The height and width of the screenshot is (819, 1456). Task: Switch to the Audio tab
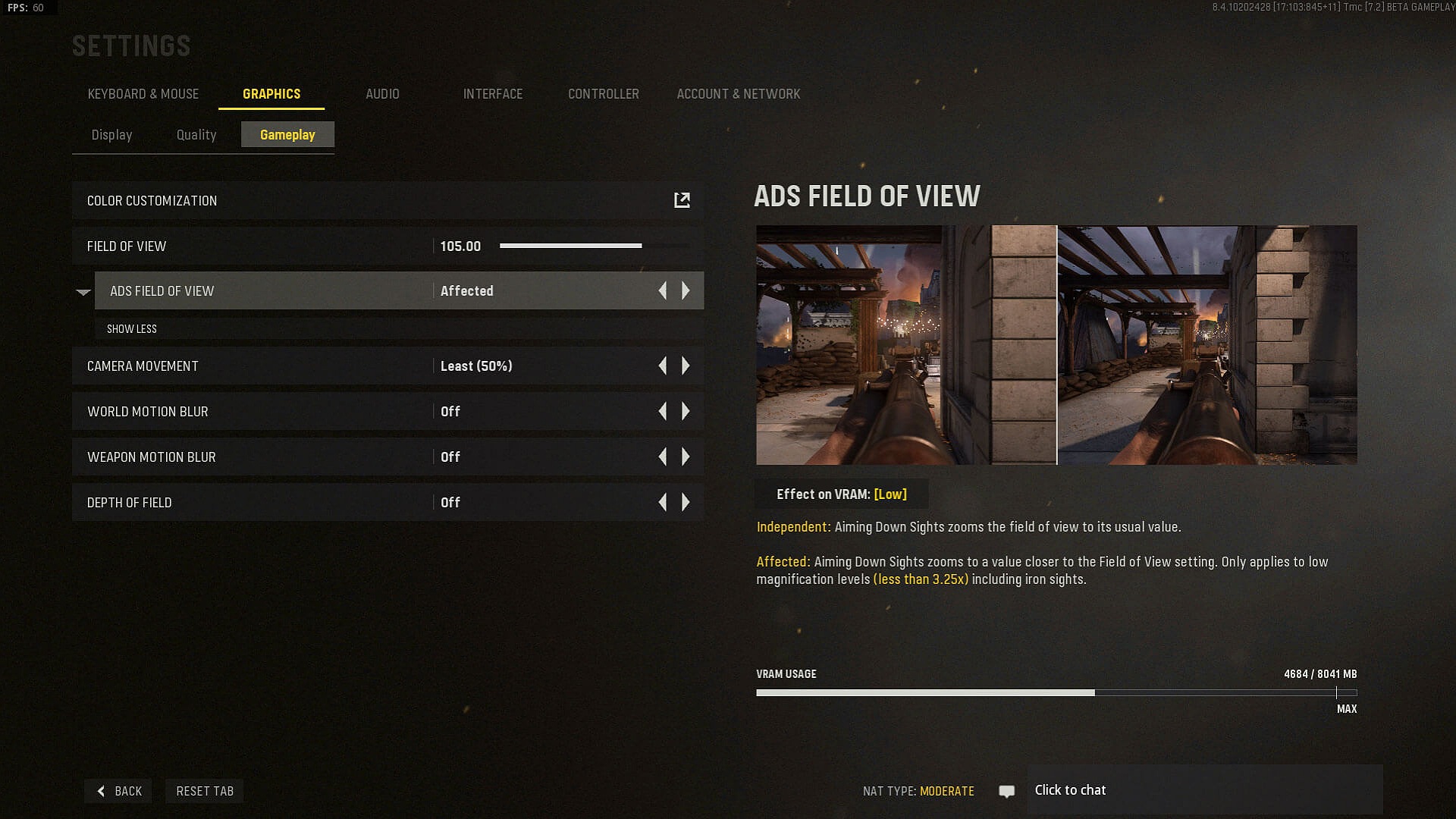[x=382, y=94]
